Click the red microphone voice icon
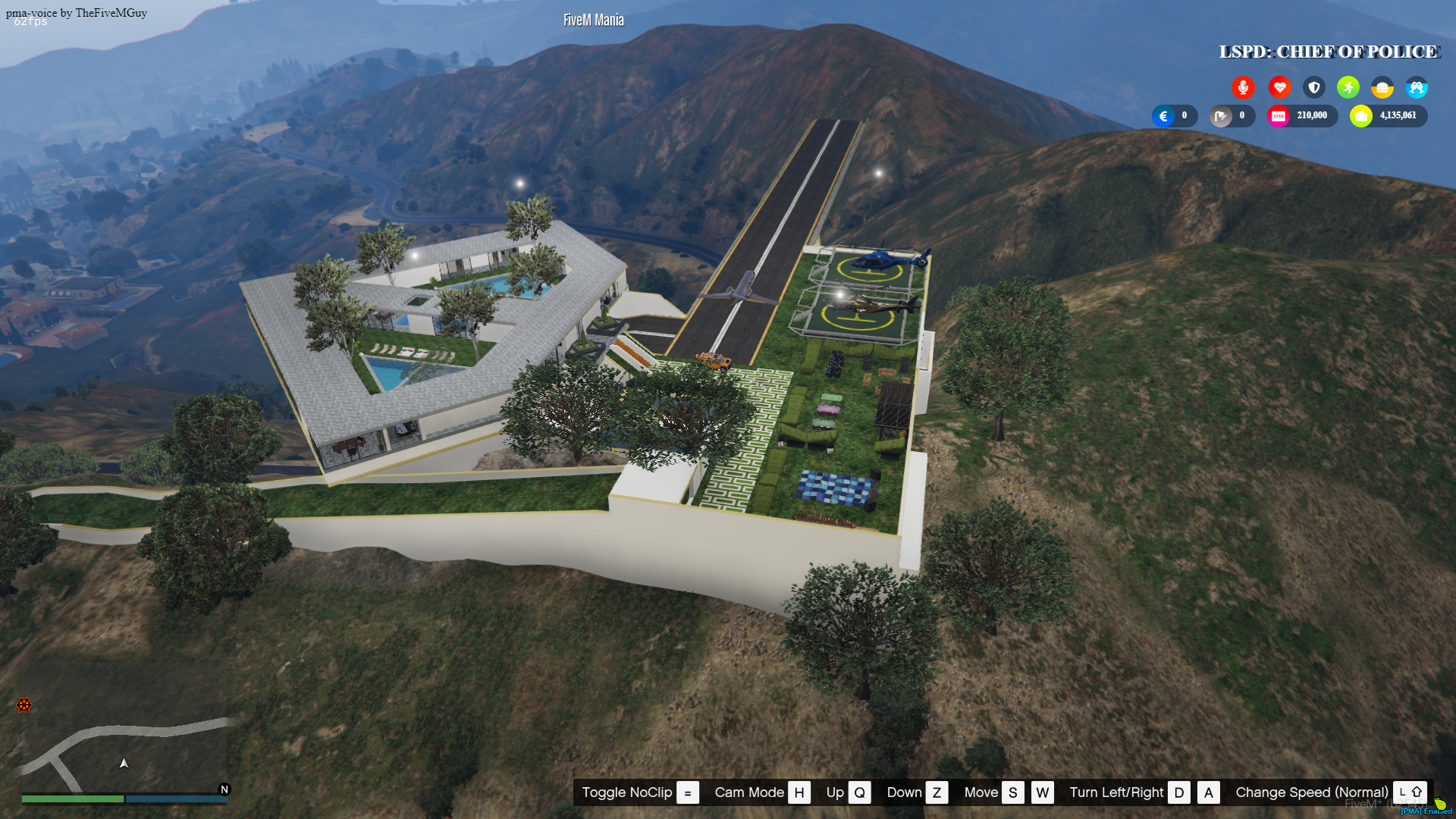1456x819 pixels. pos(1244,87)
